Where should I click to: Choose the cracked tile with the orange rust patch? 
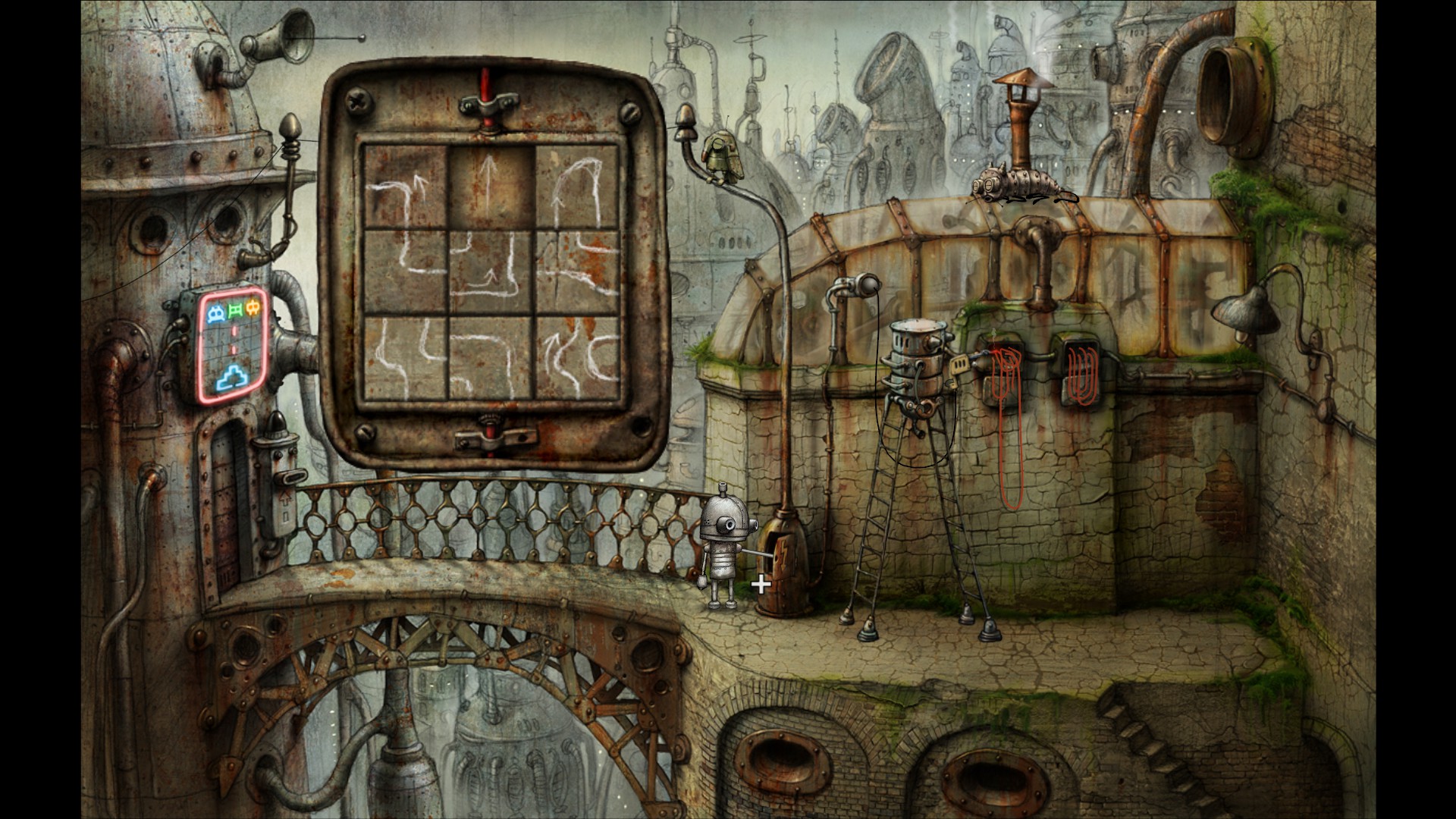click(x=577, y=272)
